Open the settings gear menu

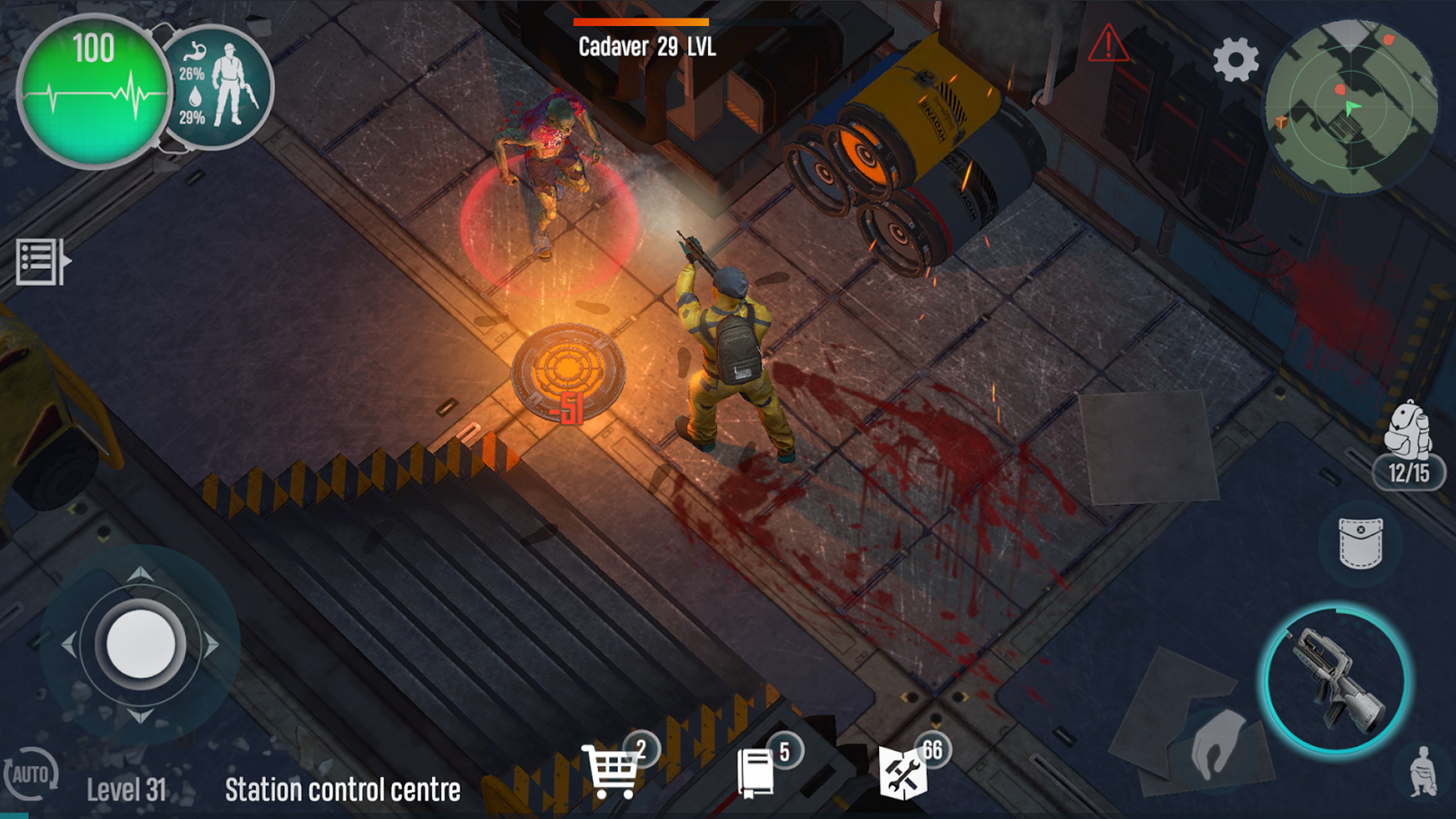tap(1236, 57)
